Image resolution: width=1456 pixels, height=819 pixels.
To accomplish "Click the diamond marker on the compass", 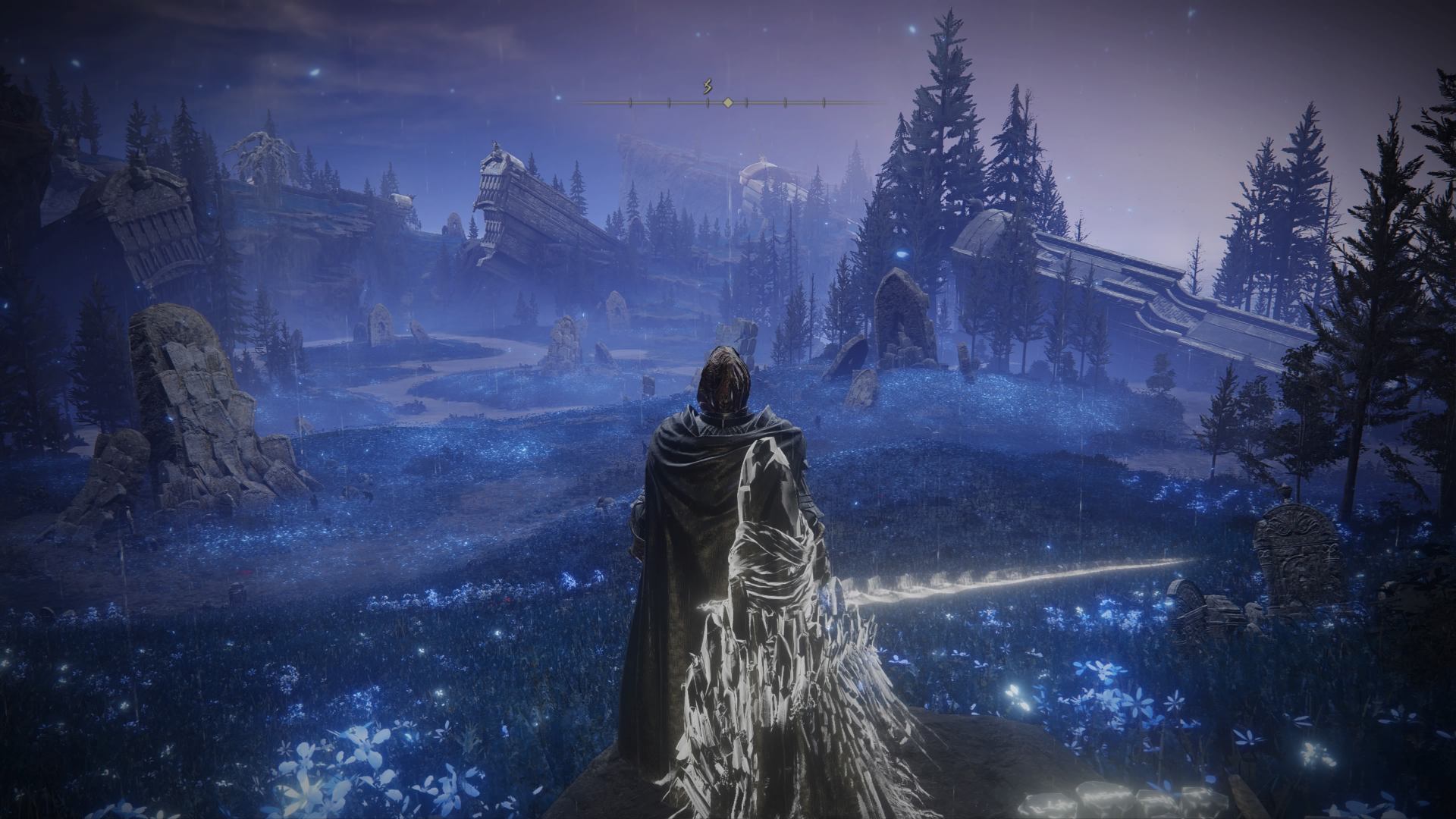I will tap(727, 102).
